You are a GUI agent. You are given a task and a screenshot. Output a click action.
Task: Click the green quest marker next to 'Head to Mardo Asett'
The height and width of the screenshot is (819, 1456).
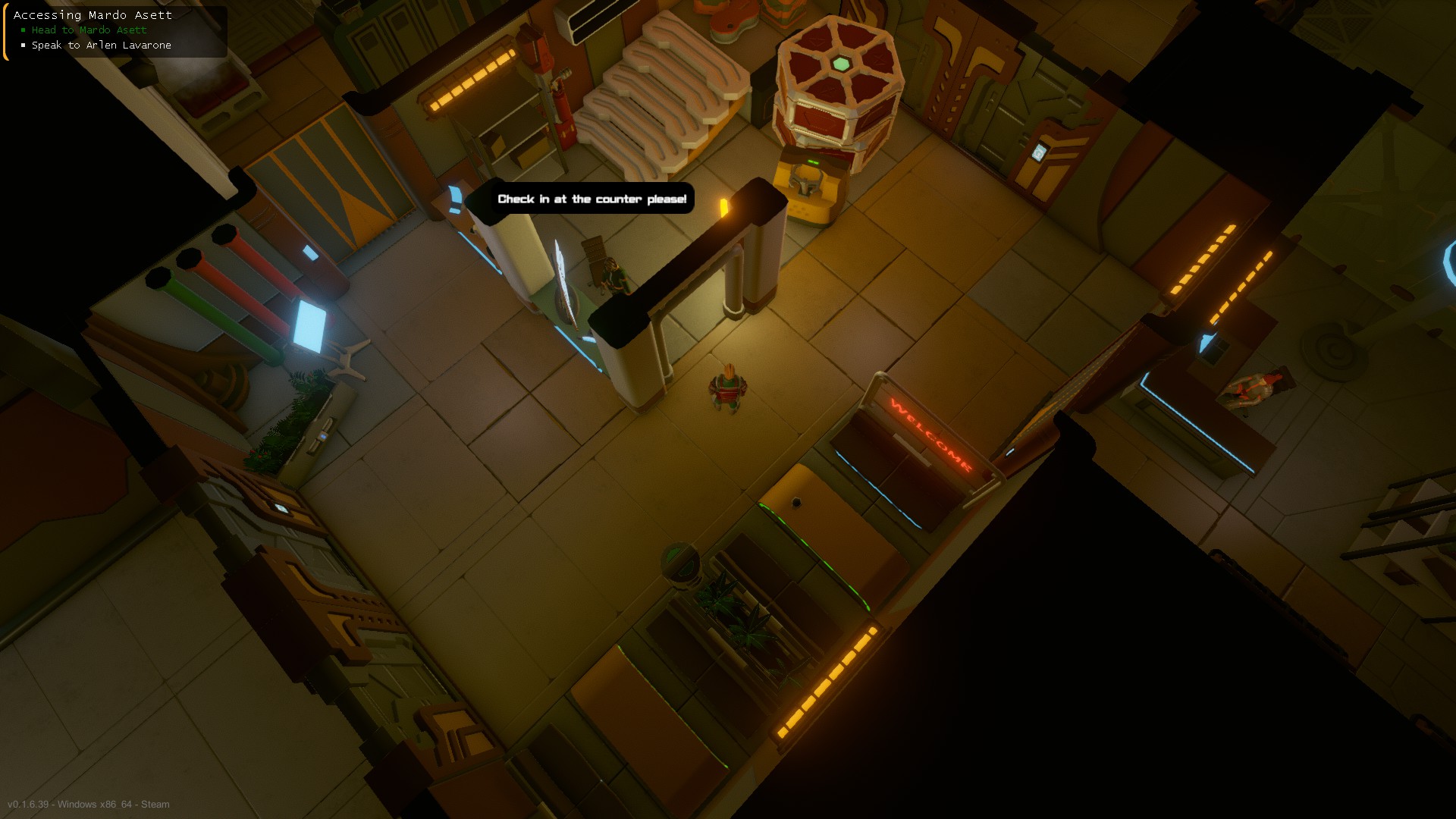[x=23, y=30]
